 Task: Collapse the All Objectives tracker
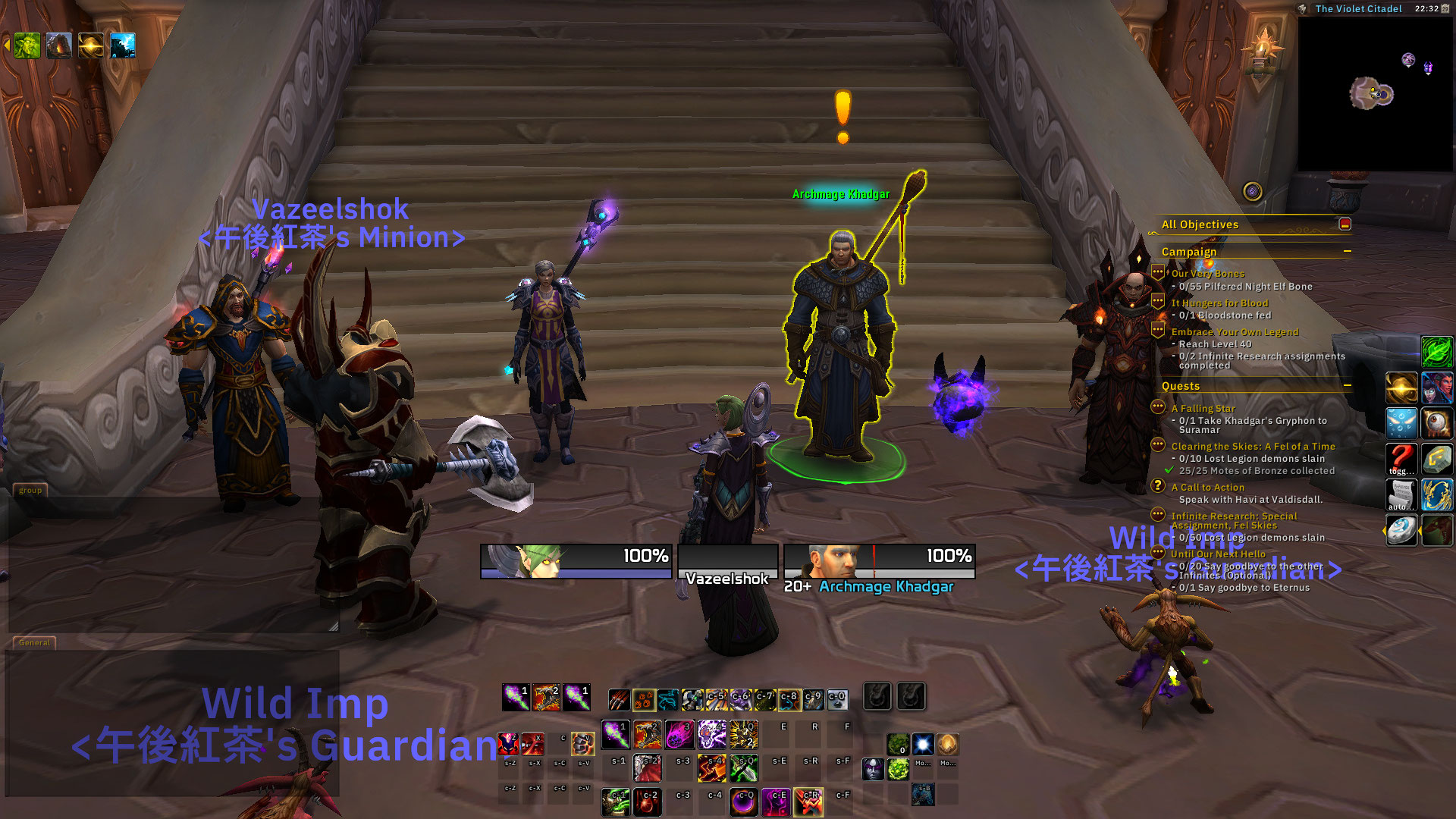[x=1345, y=224]
